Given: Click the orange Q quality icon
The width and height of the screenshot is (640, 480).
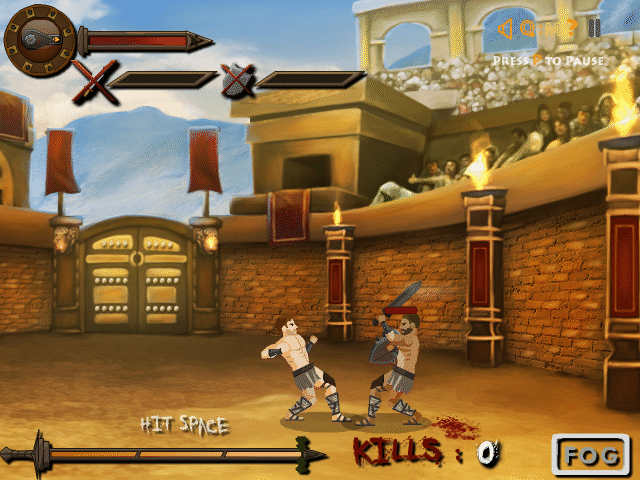Looking at the screenshot, I should [x=527, y=28].
